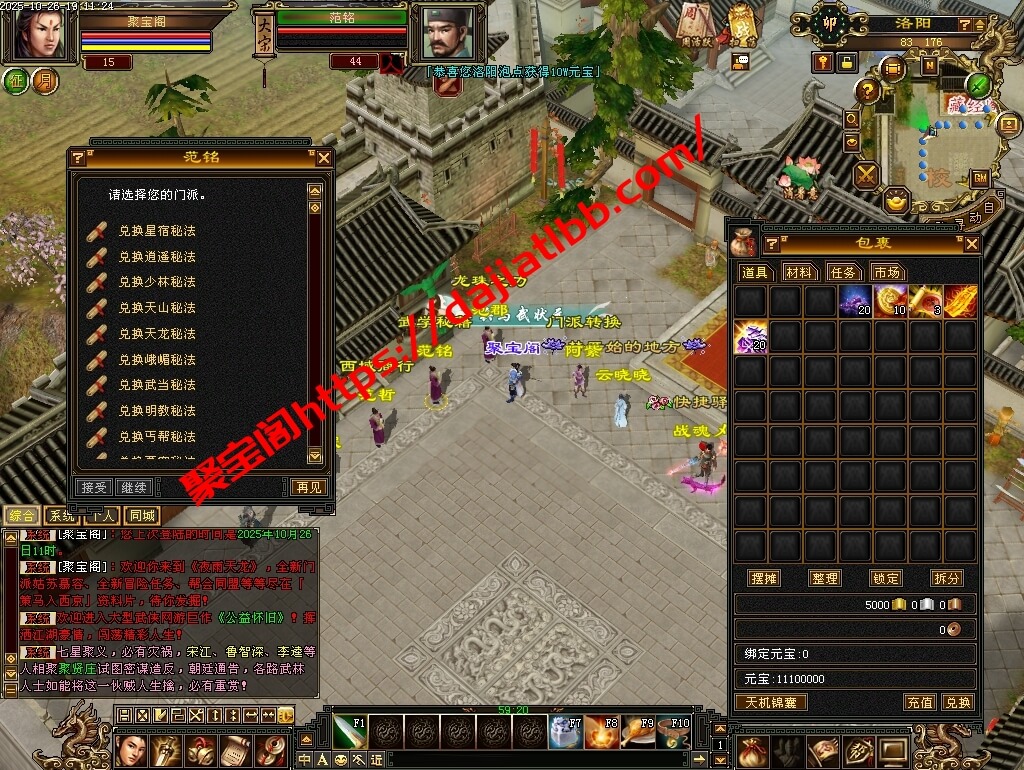Open the 充值 recharge button
Image resolution: width=1024 pixels, height=770 pixels.
pos(920,702)
